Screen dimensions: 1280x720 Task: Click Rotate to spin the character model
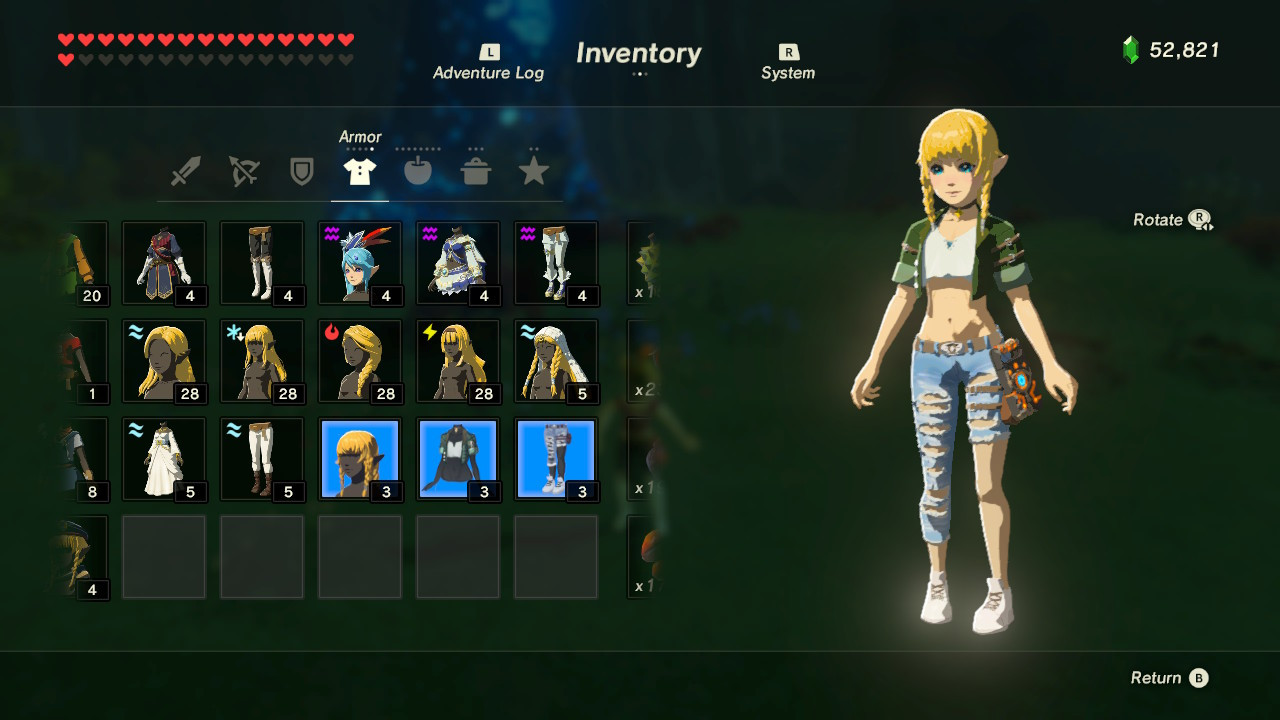(1170, 219)
